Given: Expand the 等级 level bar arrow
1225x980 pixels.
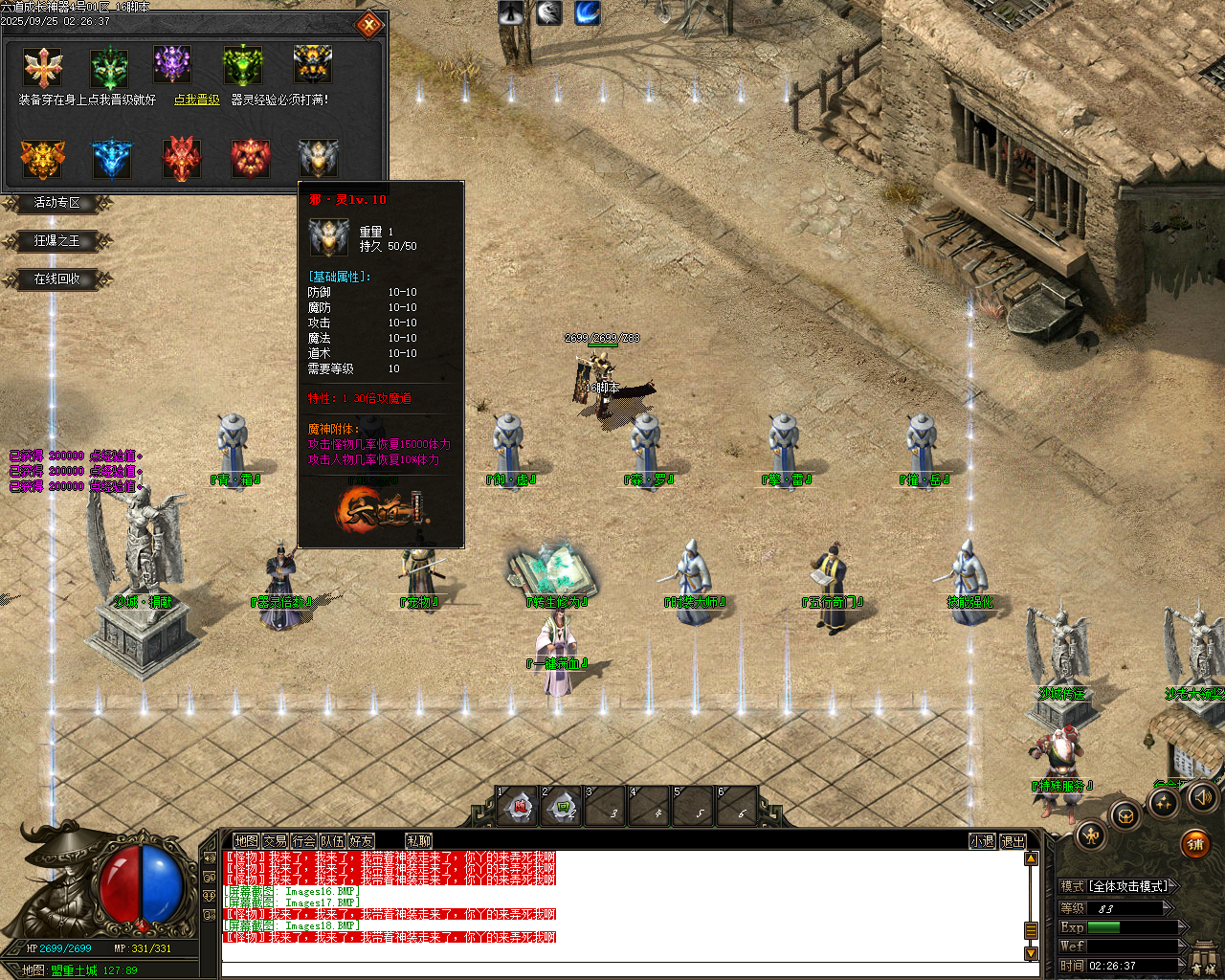Looking at the screenshot, I should click(x=1168, y=908).
